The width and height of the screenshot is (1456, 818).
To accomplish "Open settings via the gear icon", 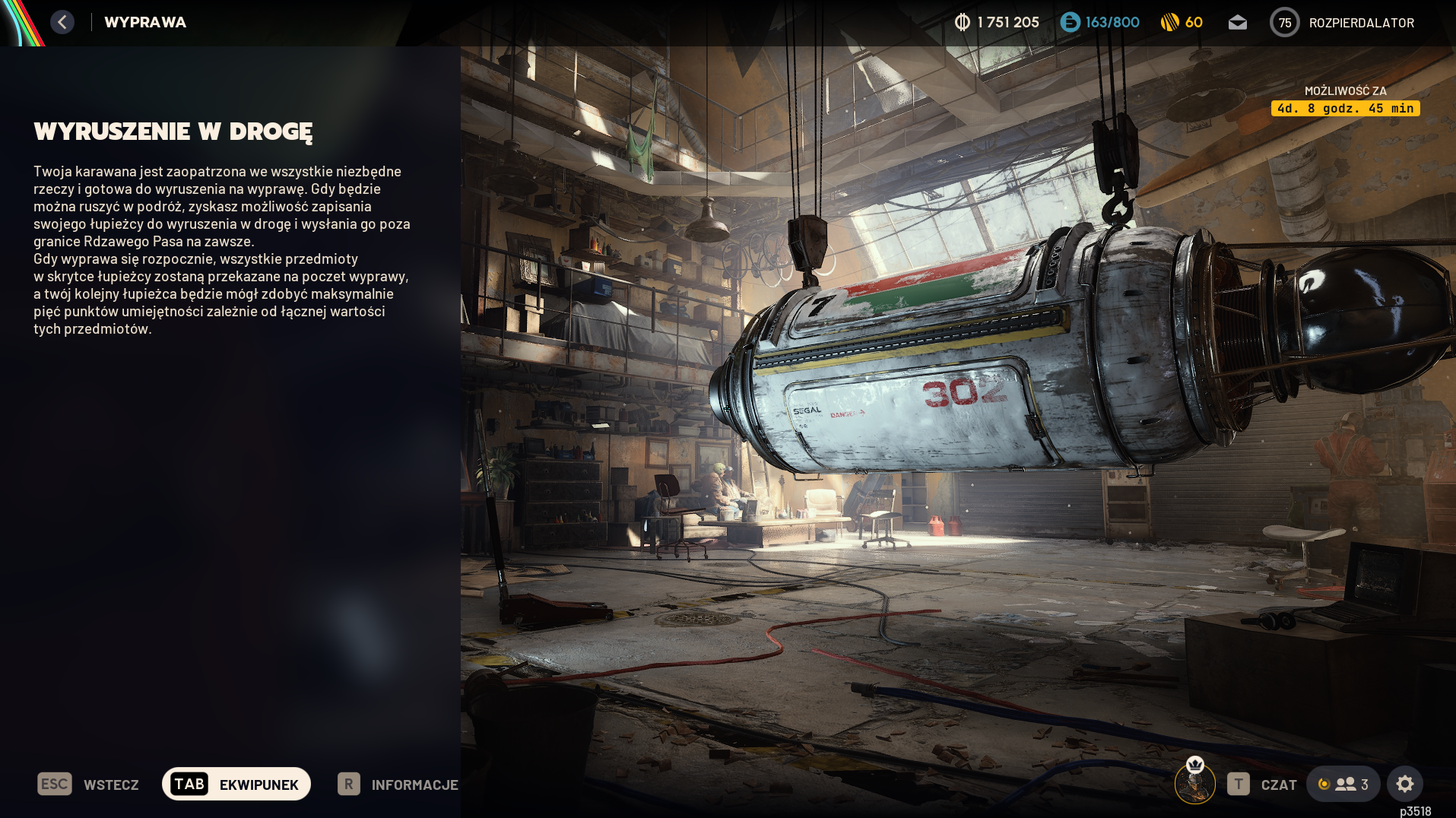I will pos(1404,784).
